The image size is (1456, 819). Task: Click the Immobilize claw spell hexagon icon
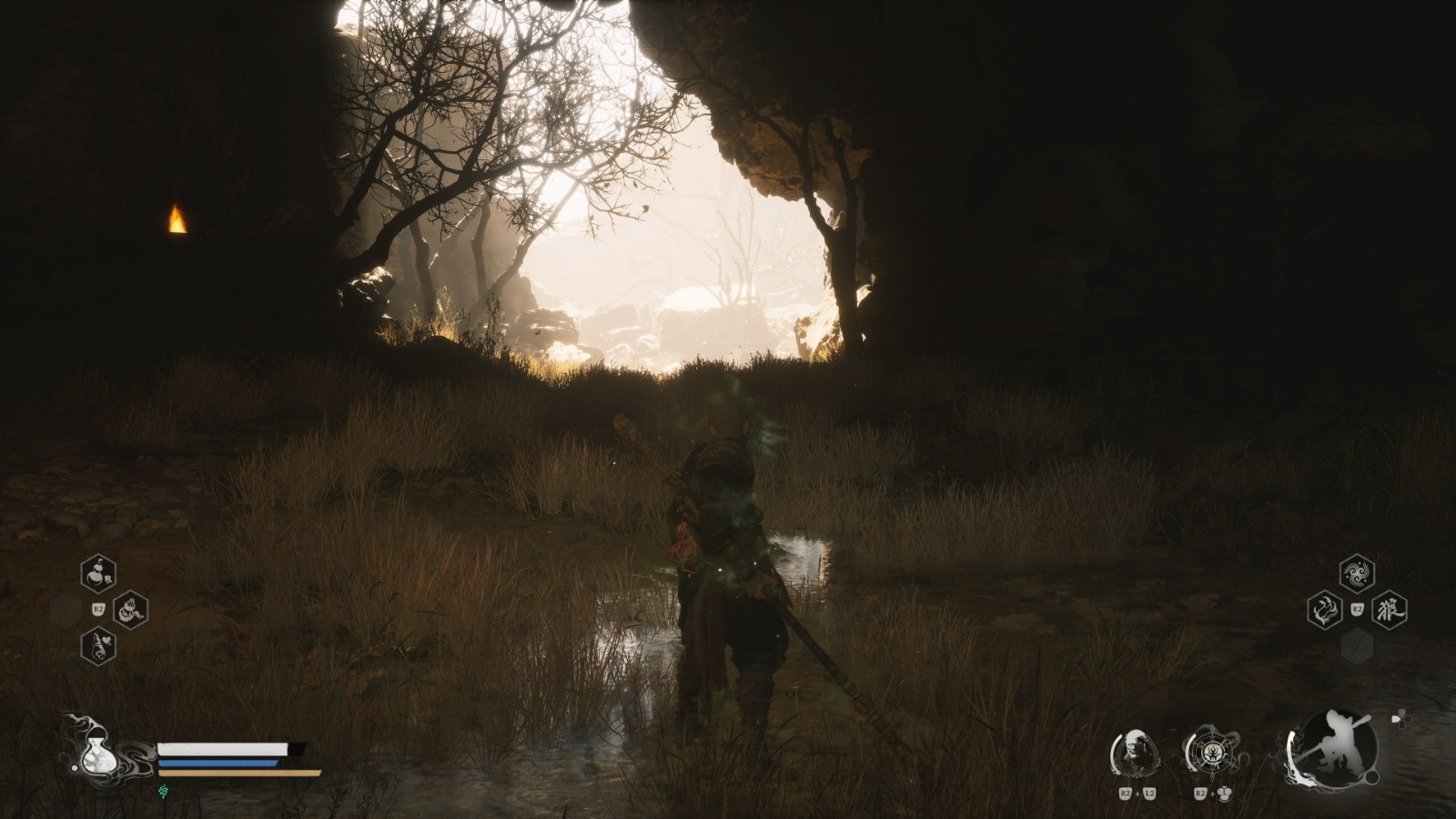[x=1324, y=609]
